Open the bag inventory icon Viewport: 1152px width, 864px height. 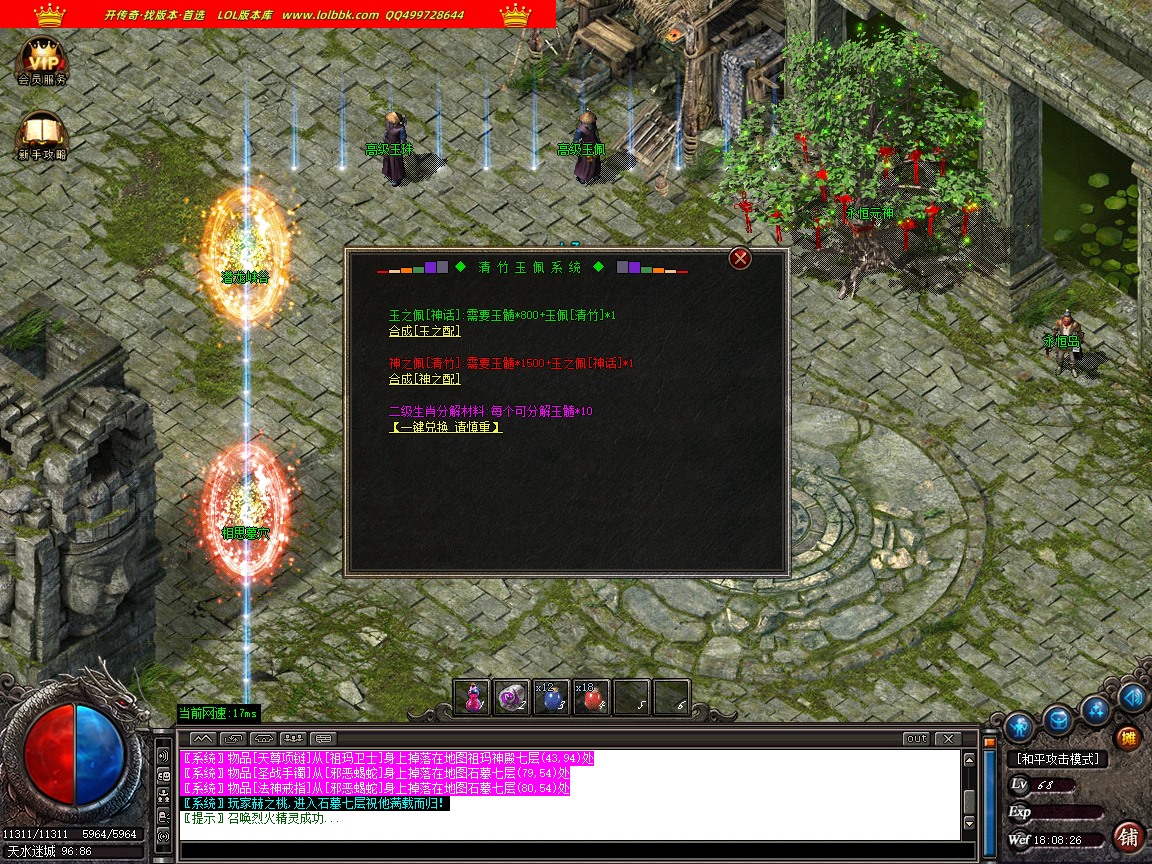(x=1058, y=719)
